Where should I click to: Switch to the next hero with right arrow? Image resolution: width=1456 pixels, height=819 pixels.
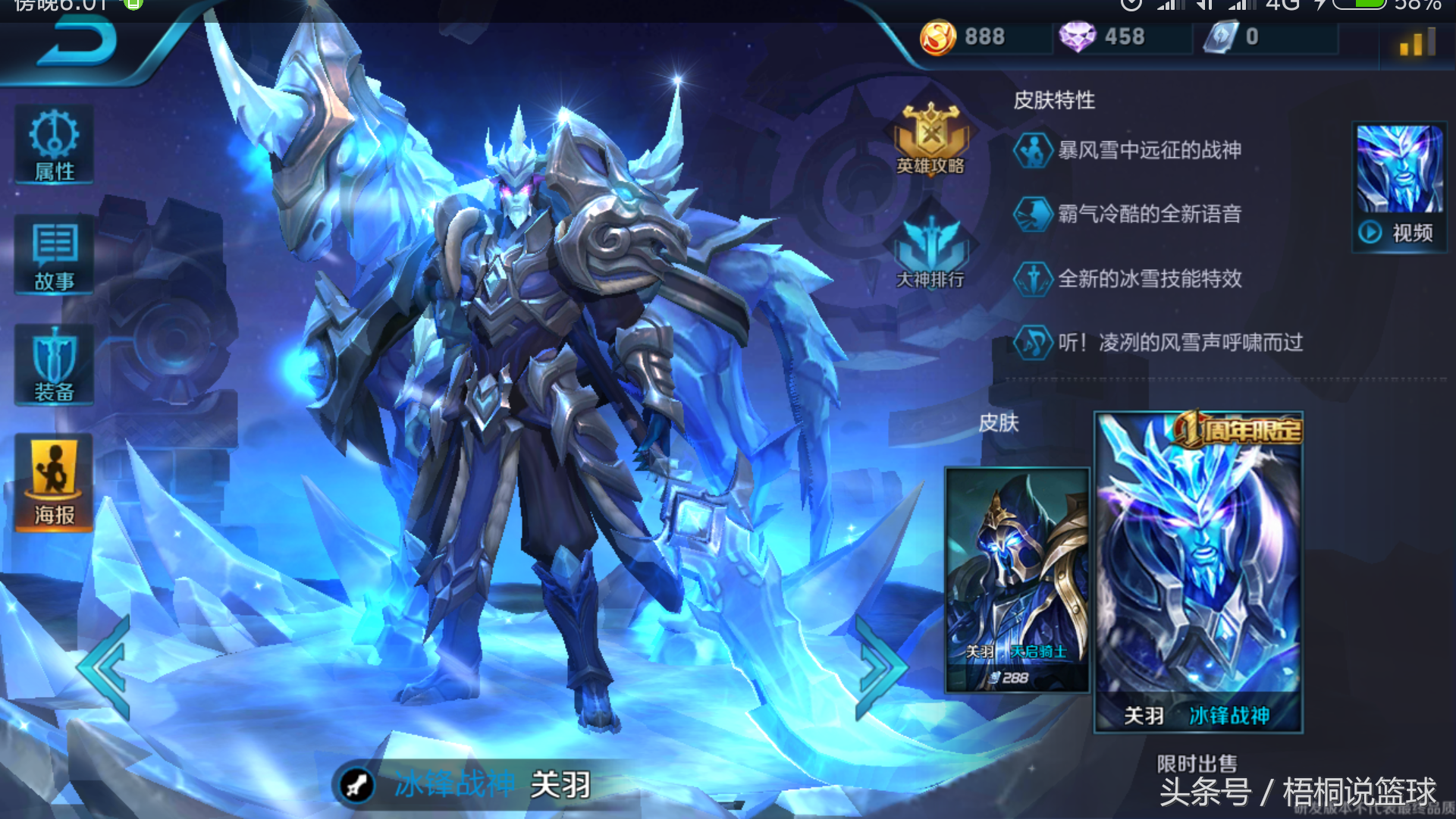tap(880, 667)
